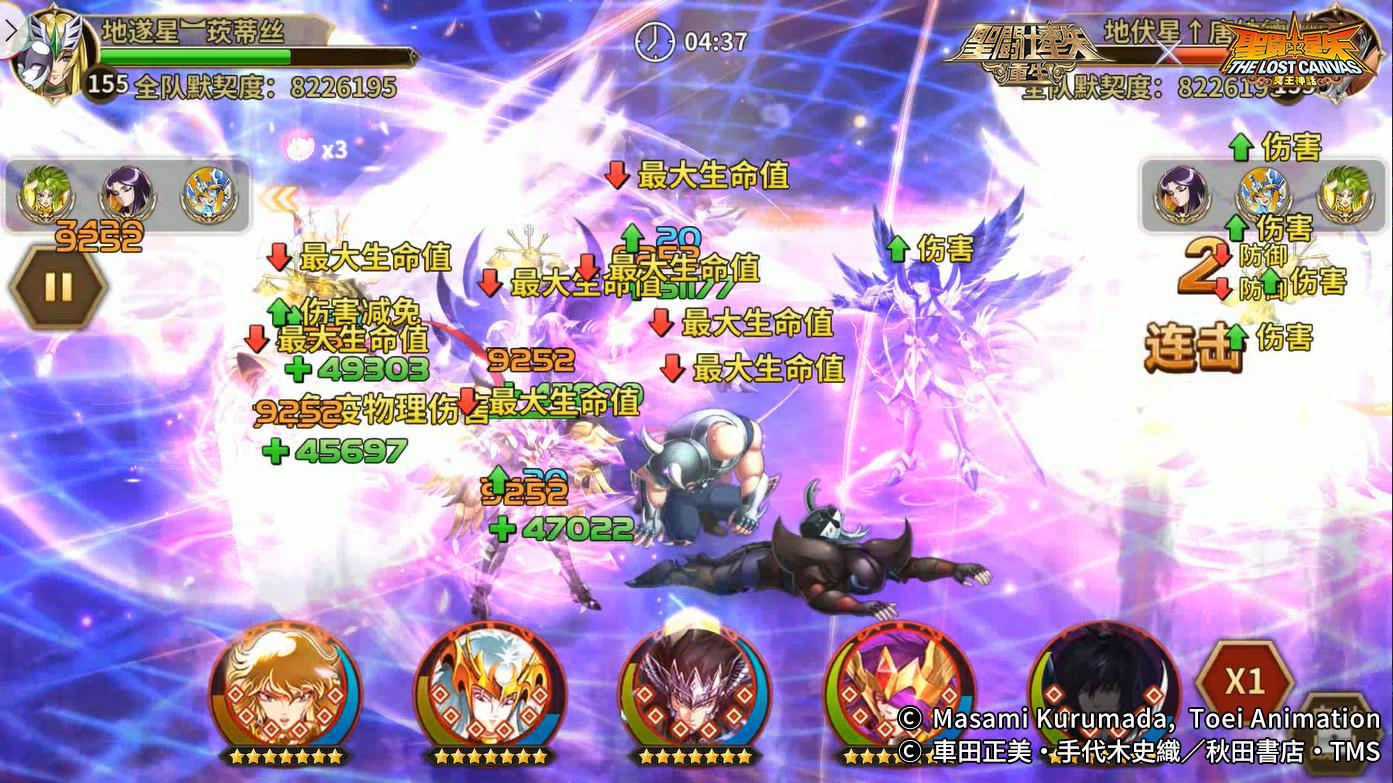Select the dark Wyvern hero's skill portrait
Viewport: 1393px width, 783px height.
(x=696, y=693)
